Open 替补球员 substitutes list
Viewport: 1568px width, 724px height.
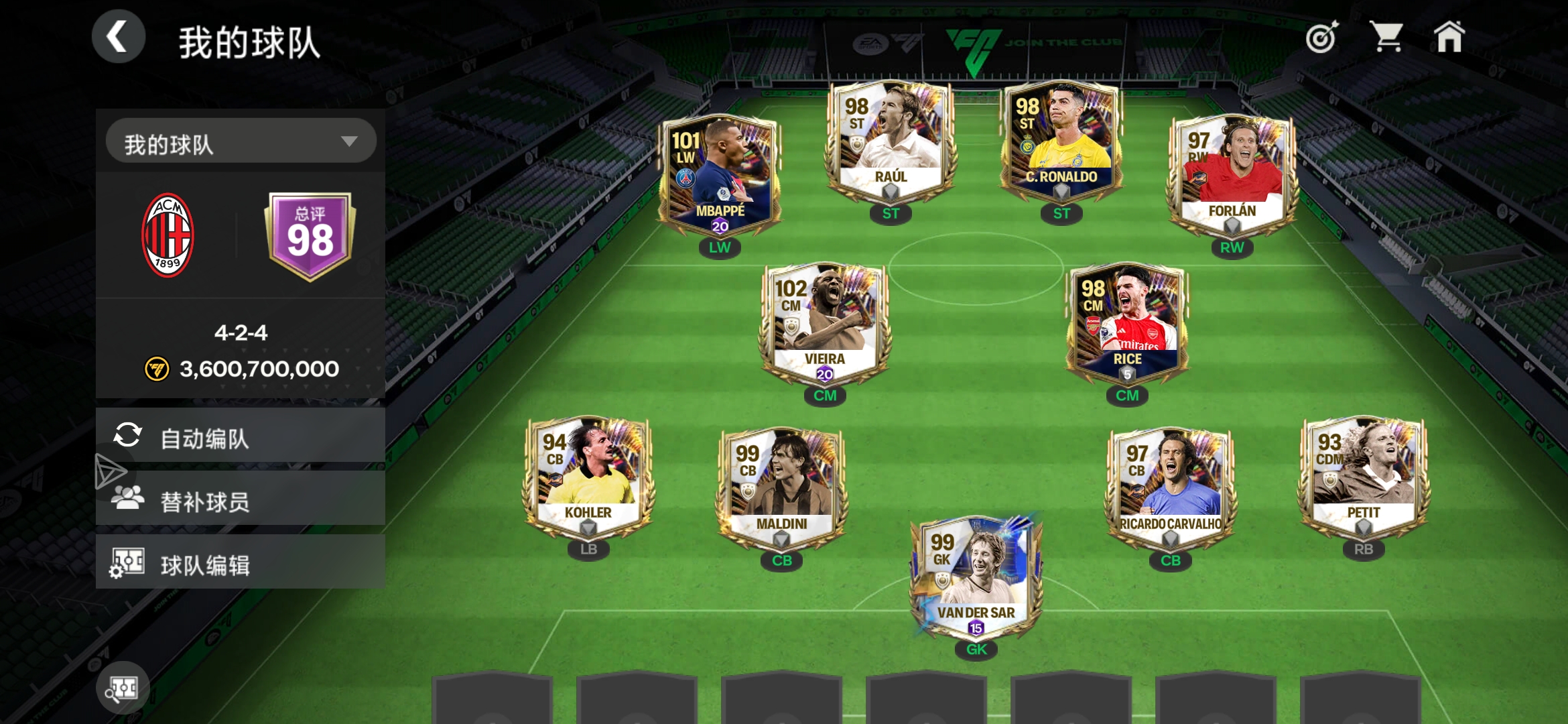click(x=241, y=499)
